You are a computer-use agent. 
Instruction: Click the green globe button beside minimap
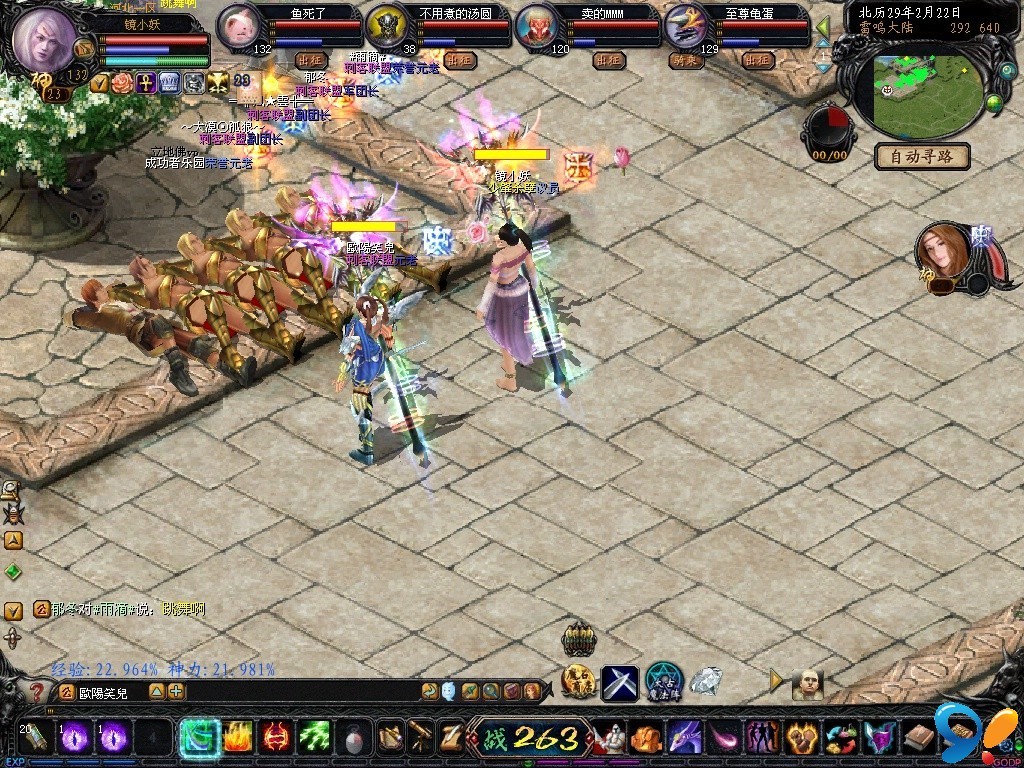995,102
